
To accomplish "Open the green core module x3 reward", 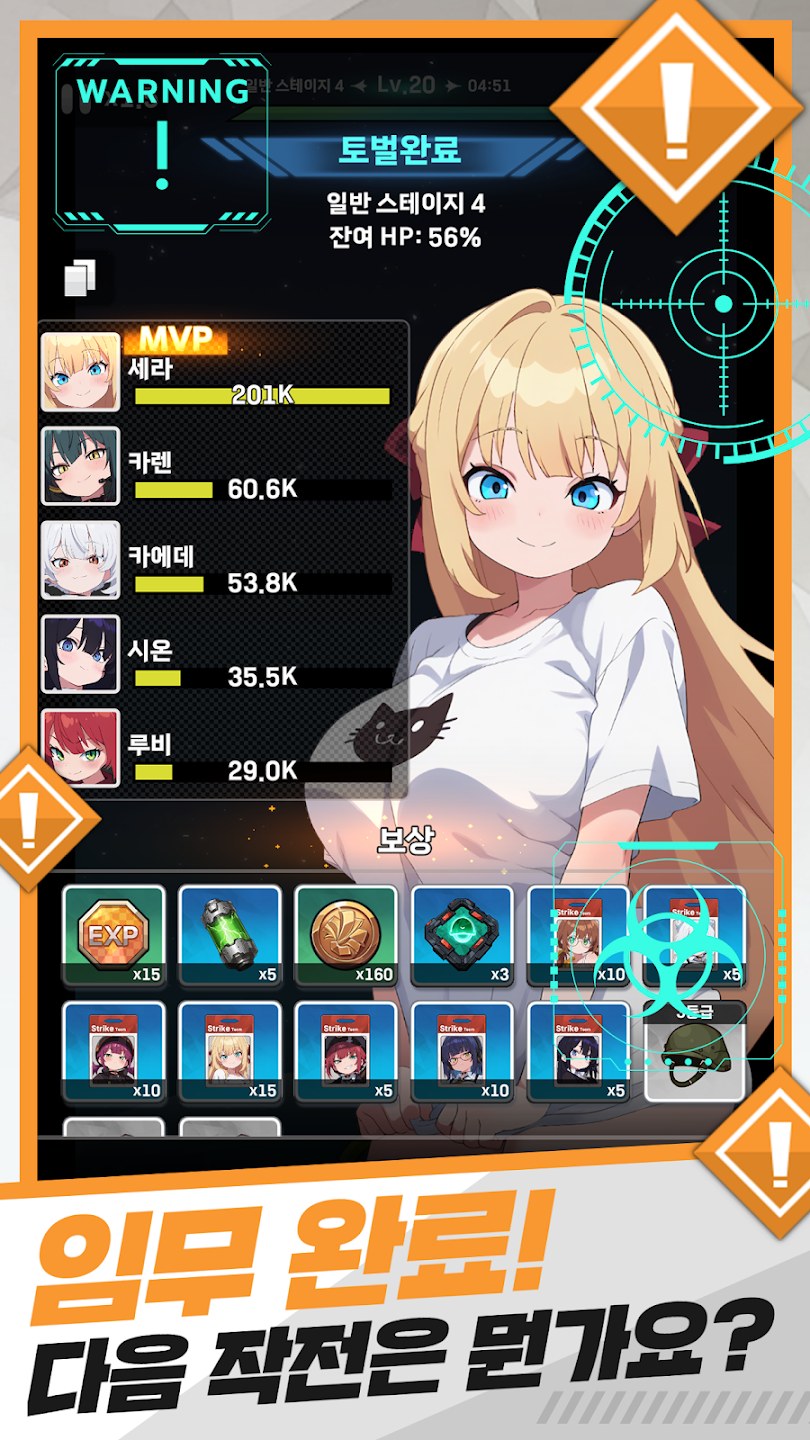I will [462, 936].
